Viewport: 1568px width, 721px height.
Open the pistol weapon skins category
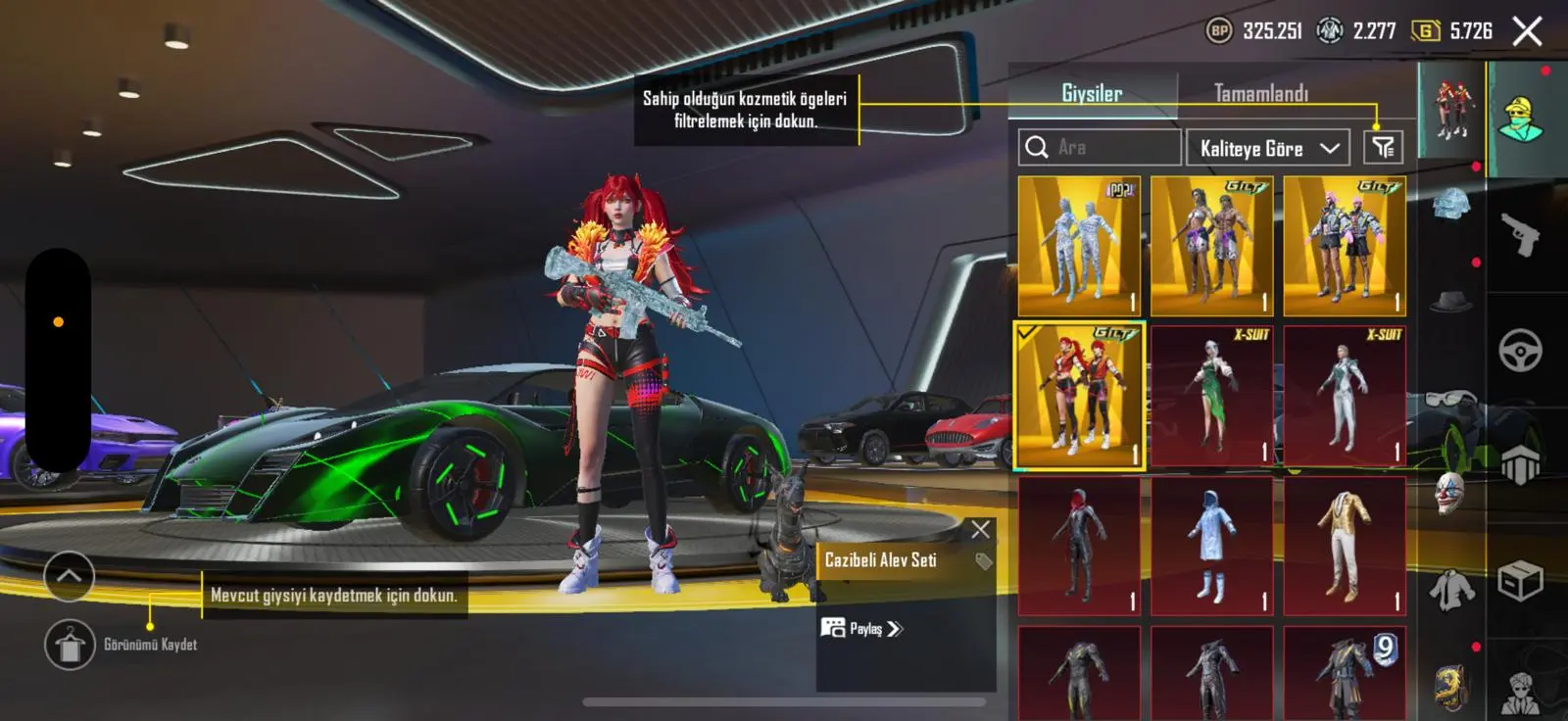pyautogui.click(x=1520, y=235)
